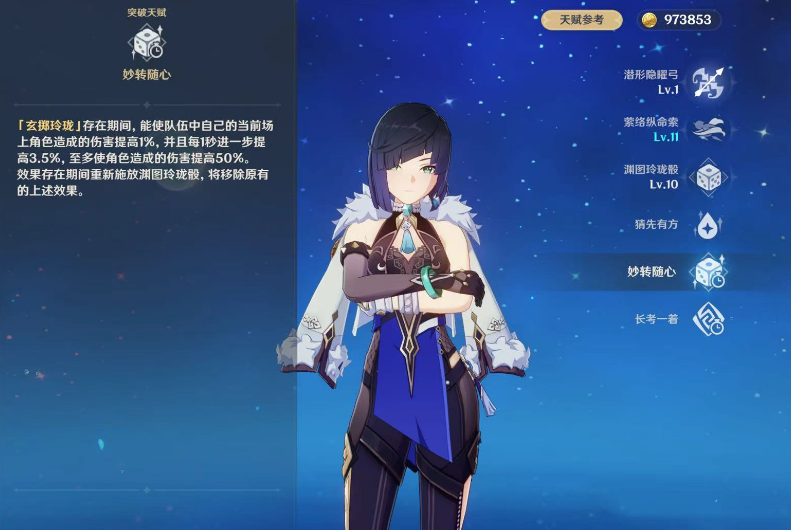Click the Mora coin balance 973853
The height and width of the screenshot is (530, 791).
click(678, 20)
